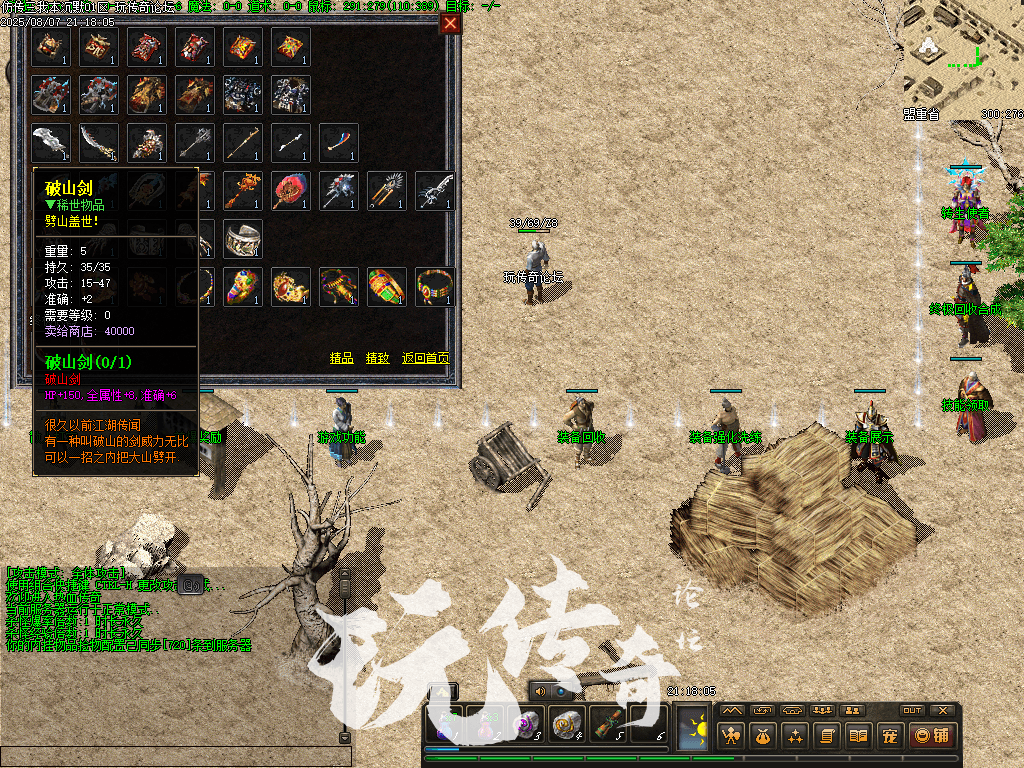This screenshot has width=1024, height=768.
Task: Close the item showcase window
Action: [x=450, y=24]
